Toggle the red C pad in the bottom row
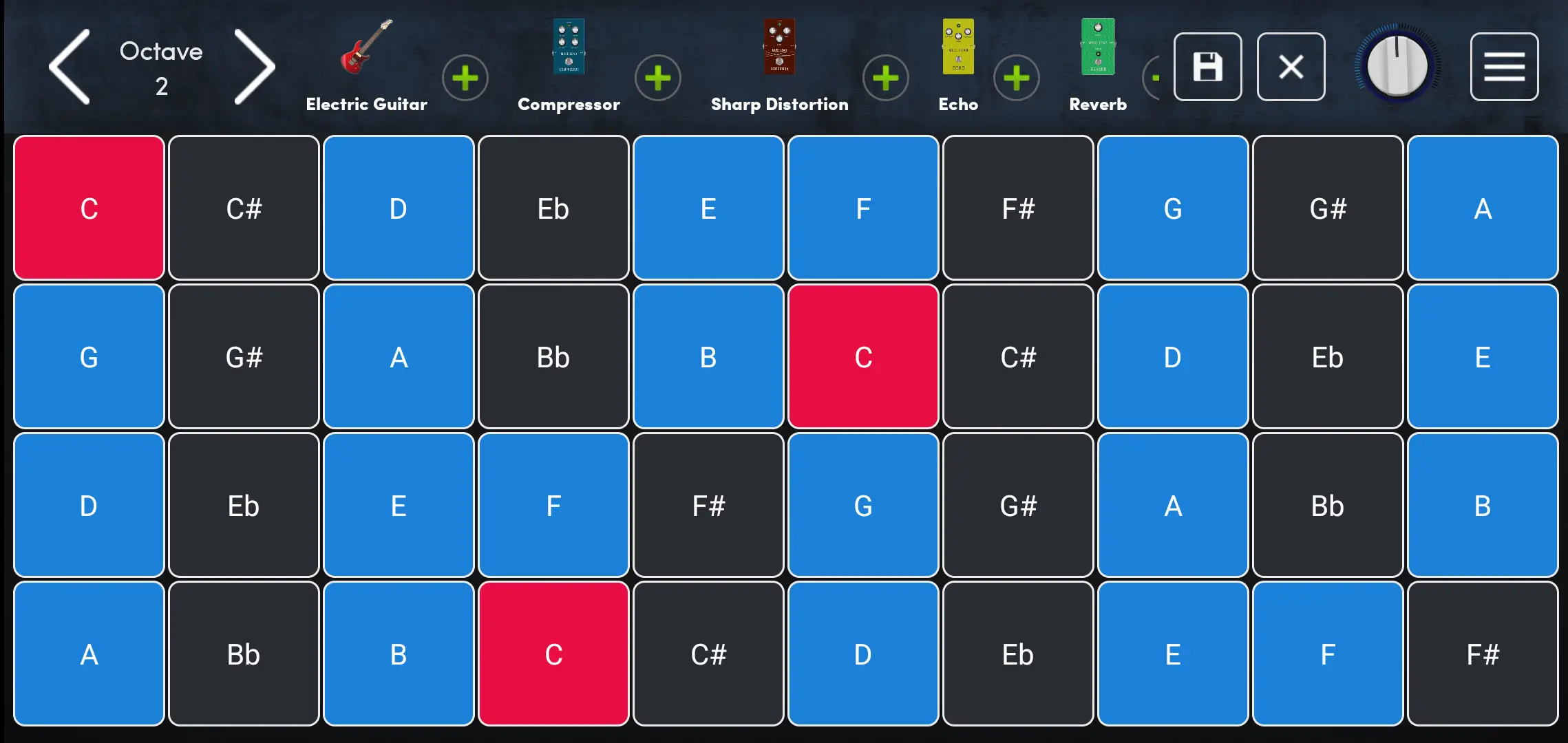 point(553,654)
